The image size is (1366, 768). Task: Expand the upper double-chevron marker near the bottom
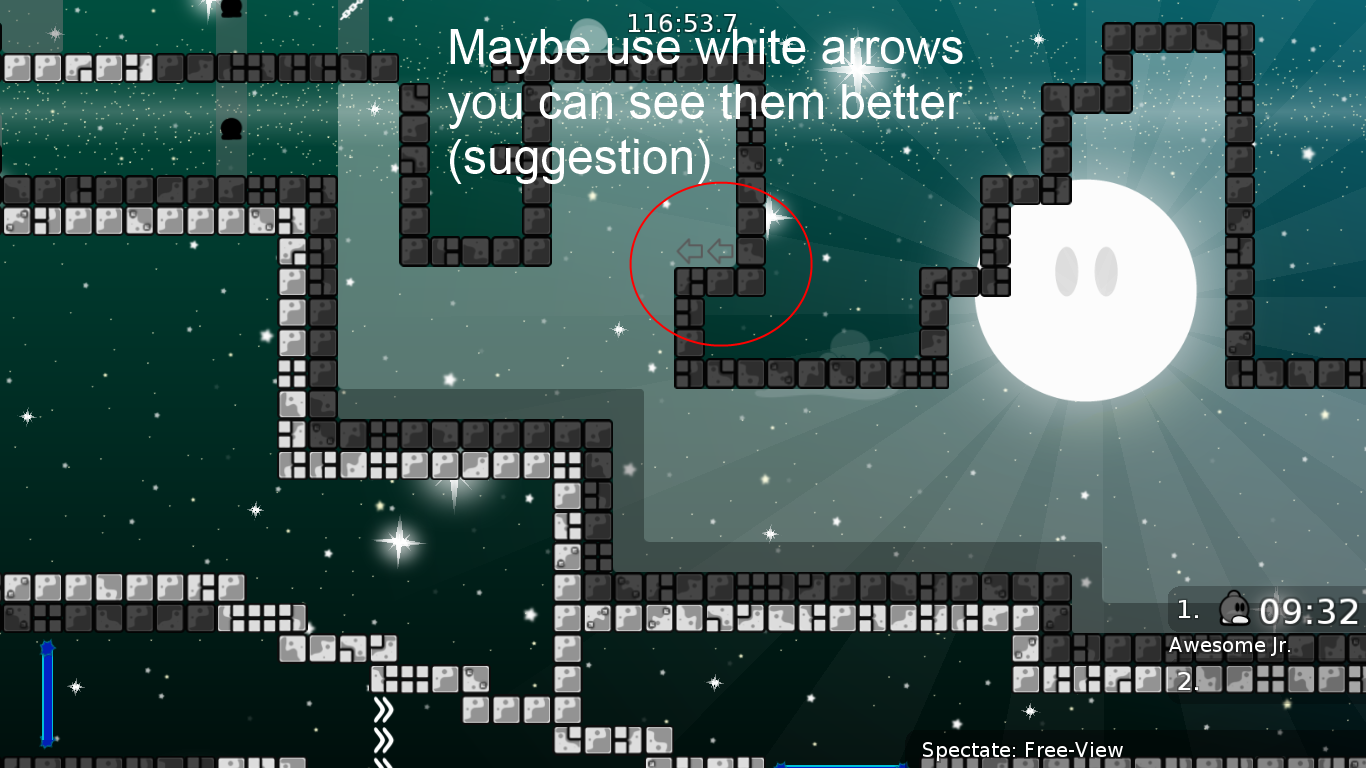pyautogui.click(x=385, y=707)
